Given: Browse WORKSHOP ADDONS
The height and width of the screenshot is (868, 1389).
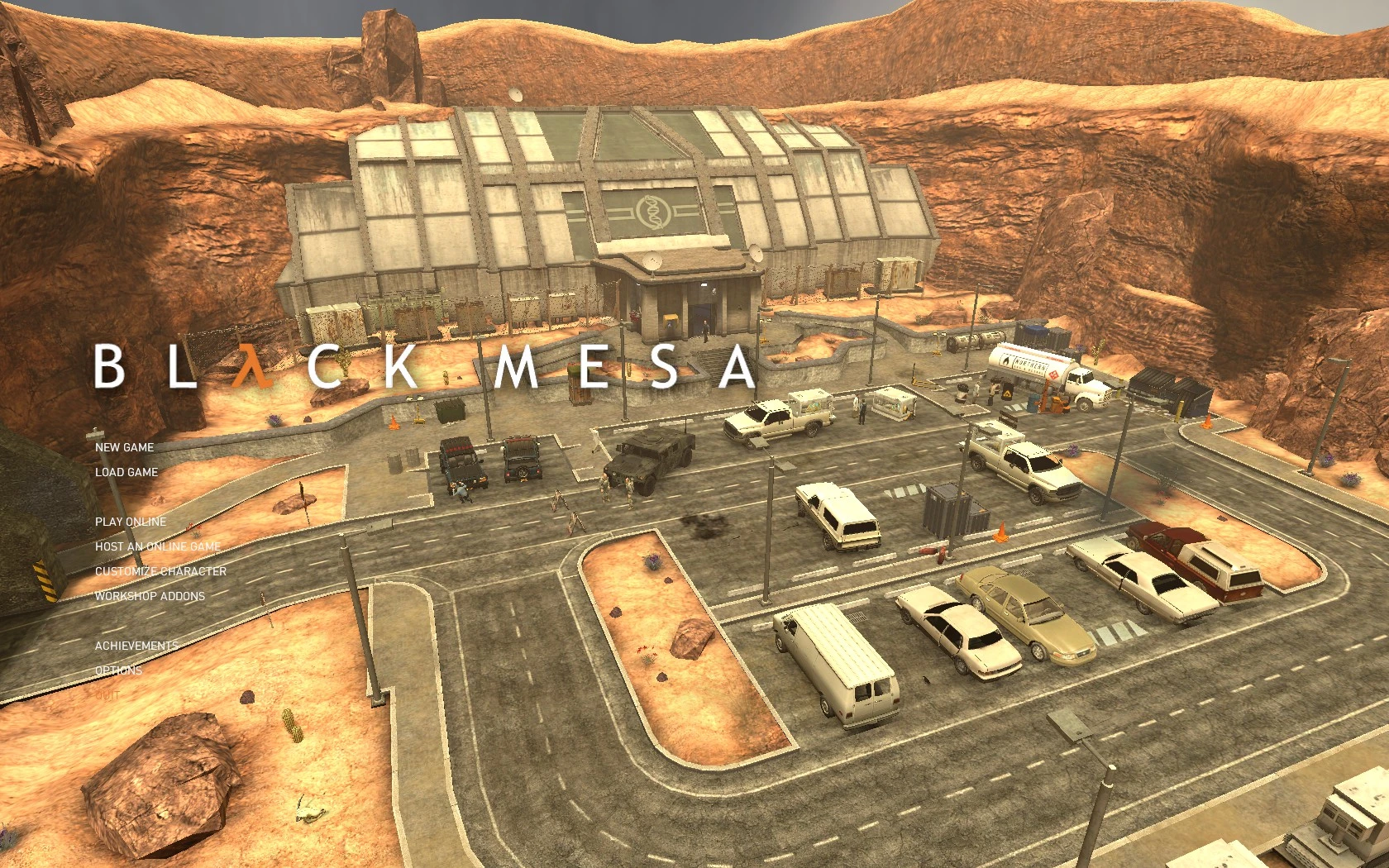Looking at the screenshot, I should [150, 595].
